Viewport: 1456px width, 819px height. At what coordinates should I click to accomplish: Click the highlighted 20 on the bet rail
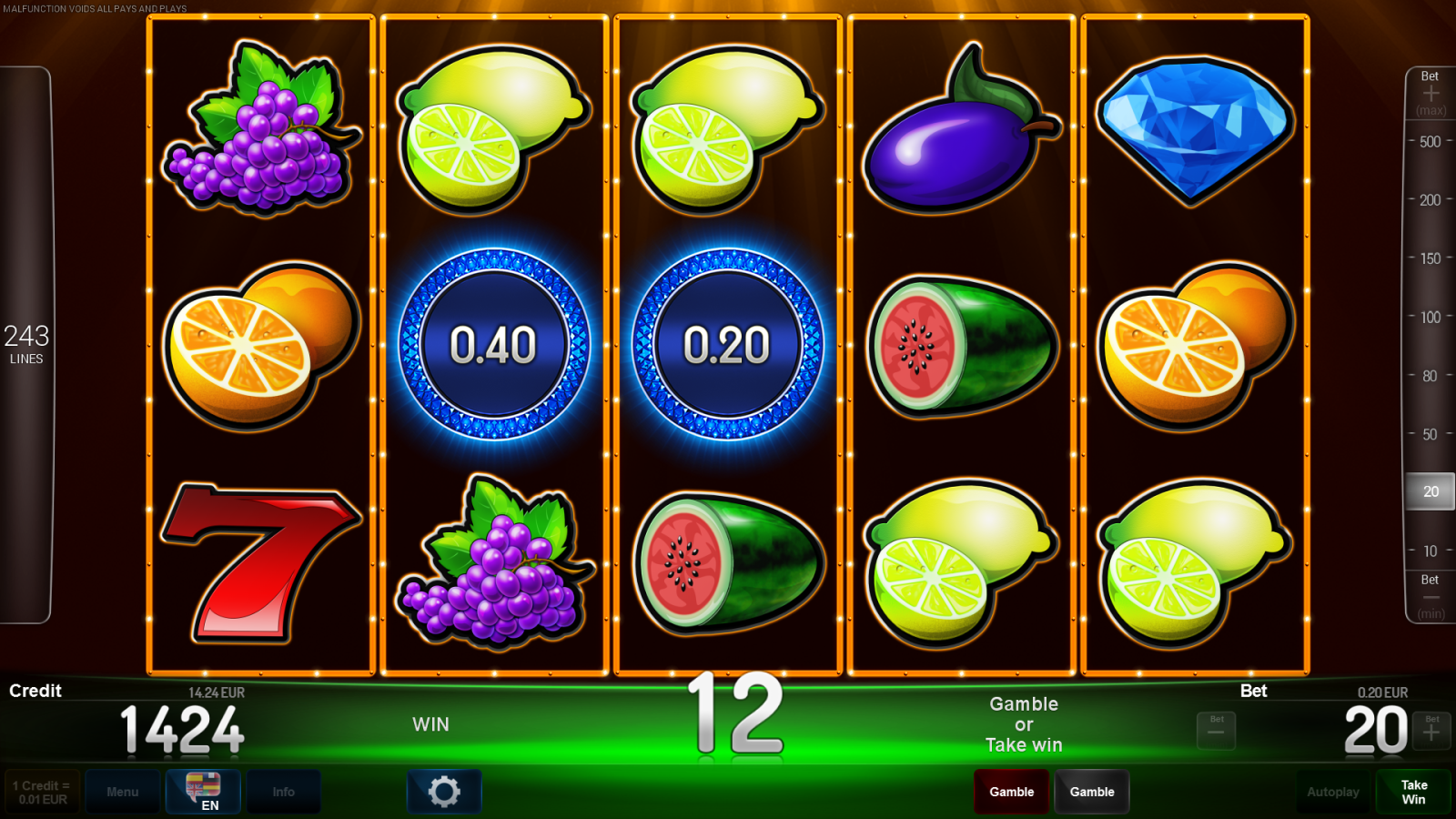[1429, 491]
